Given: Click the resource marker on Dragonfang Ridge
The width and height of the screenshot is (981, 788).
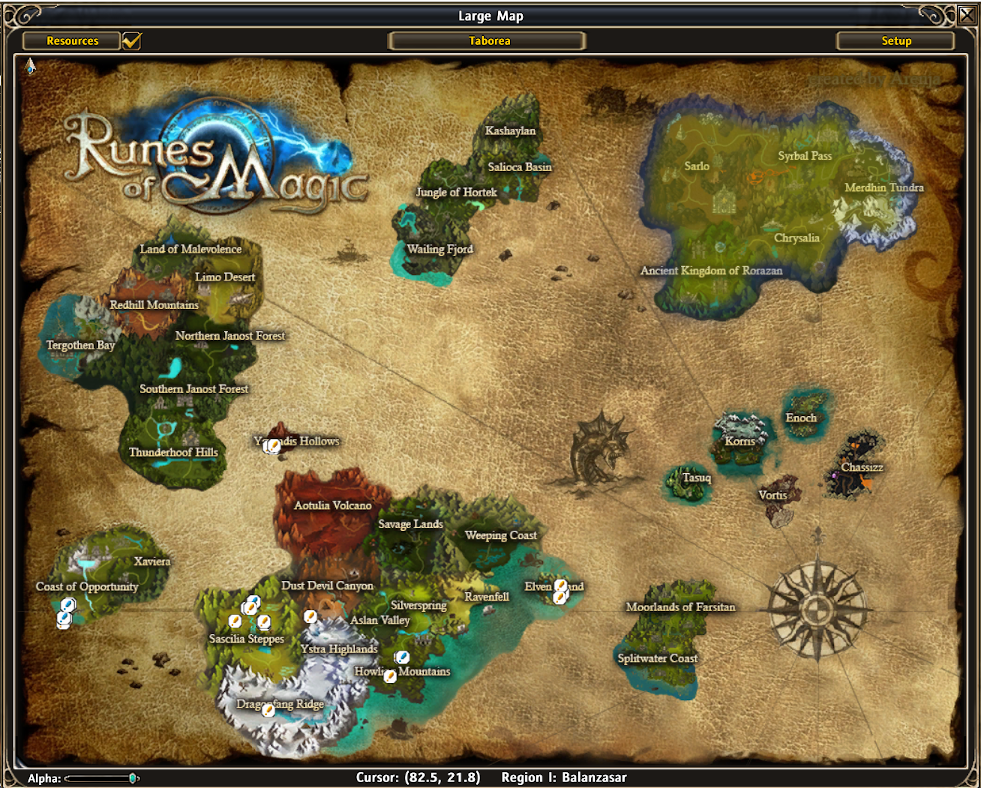Looking at the screenshot, I should [268, 710].
